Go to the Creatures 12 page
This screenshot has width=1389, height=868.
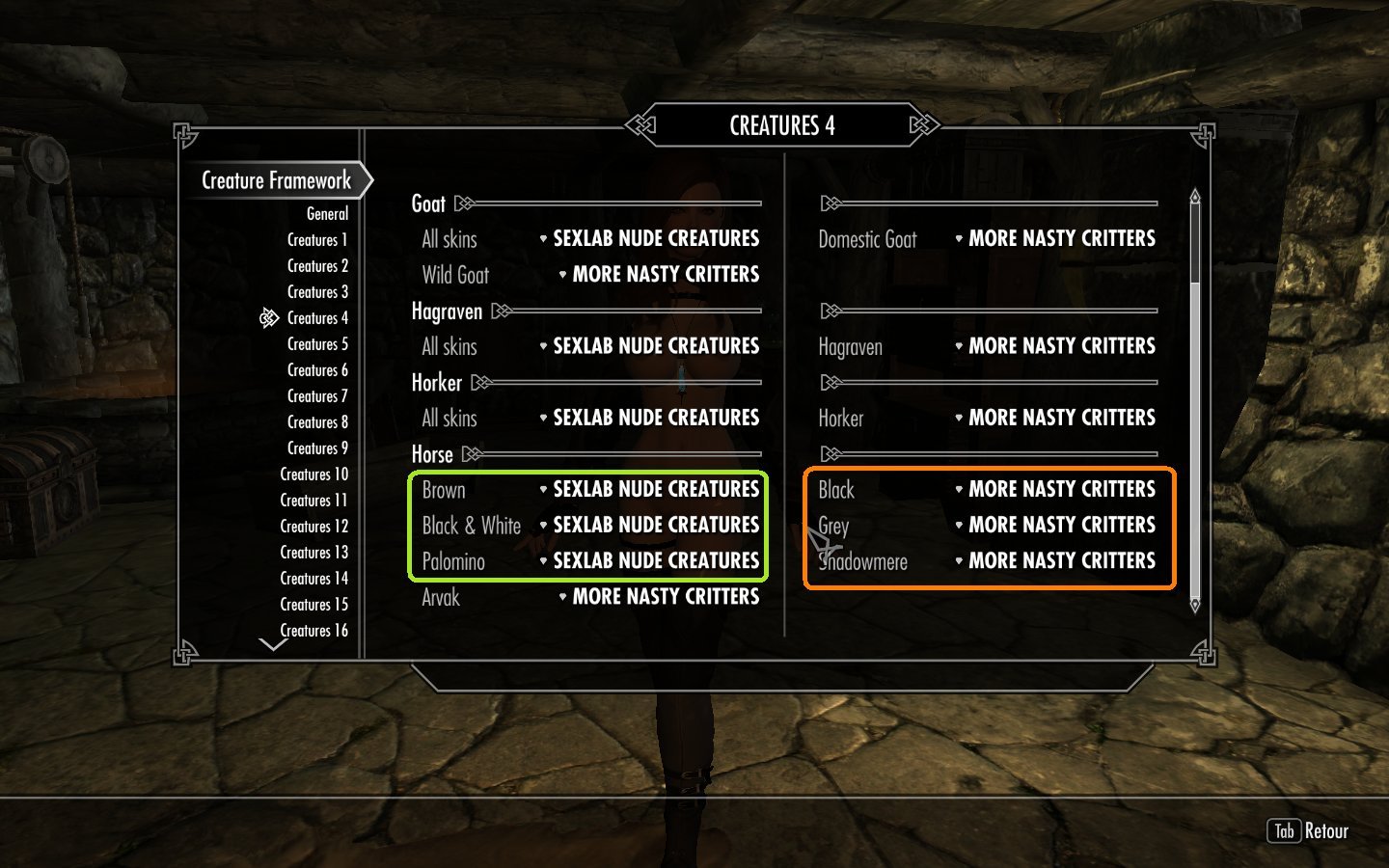point(313,527)
